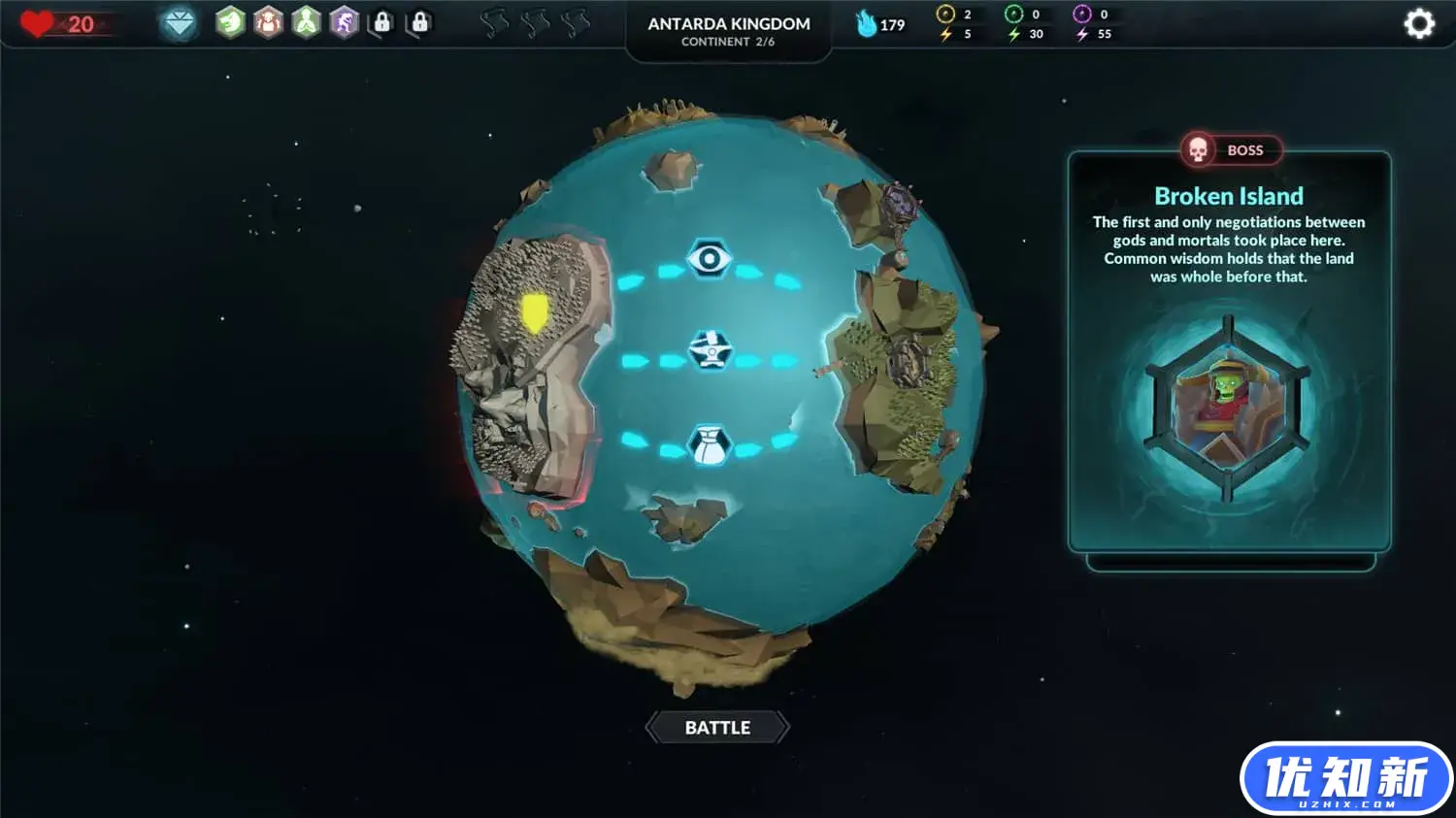This screenshot has width=1456, height=818.
Task: Select the purple crouching creature hexagon icon
Action: (x=344, y=21)
